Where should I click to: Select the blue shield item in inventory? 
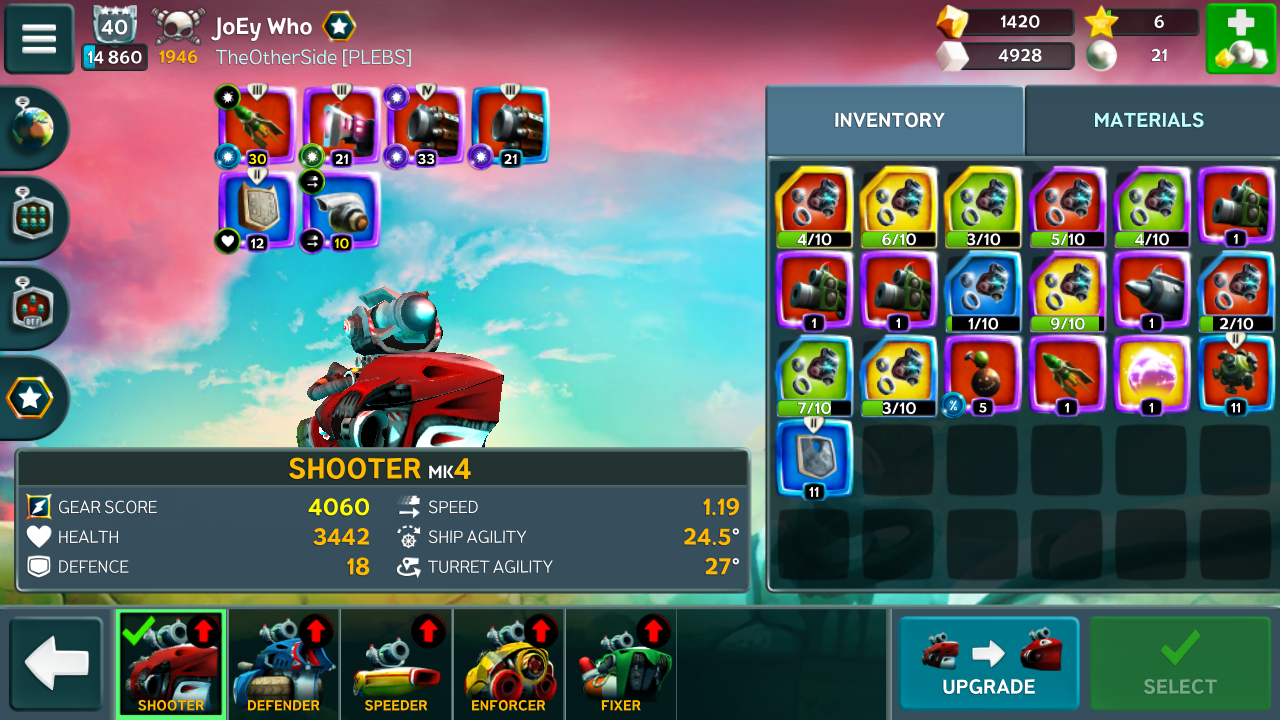(814, 459)
